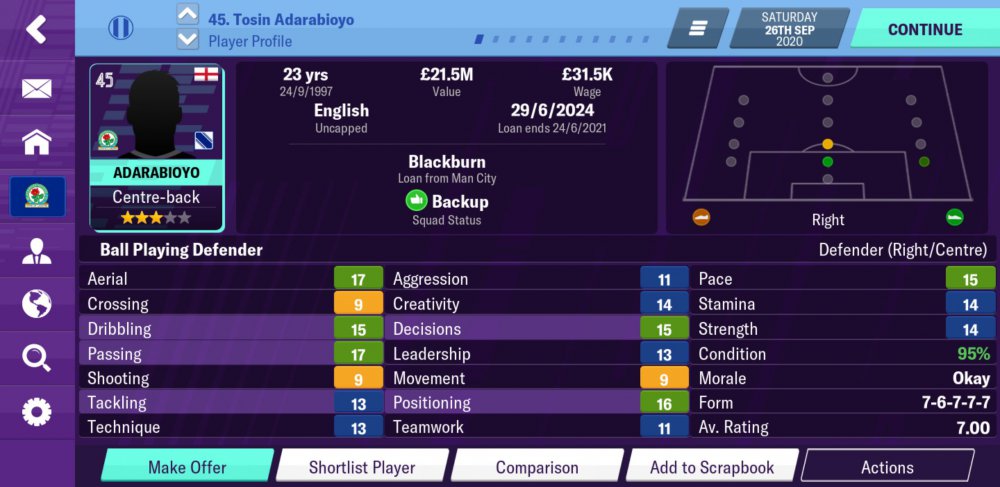1000x487 pixels.
Task: Open the Actions menu
Action: coord(887,467)
